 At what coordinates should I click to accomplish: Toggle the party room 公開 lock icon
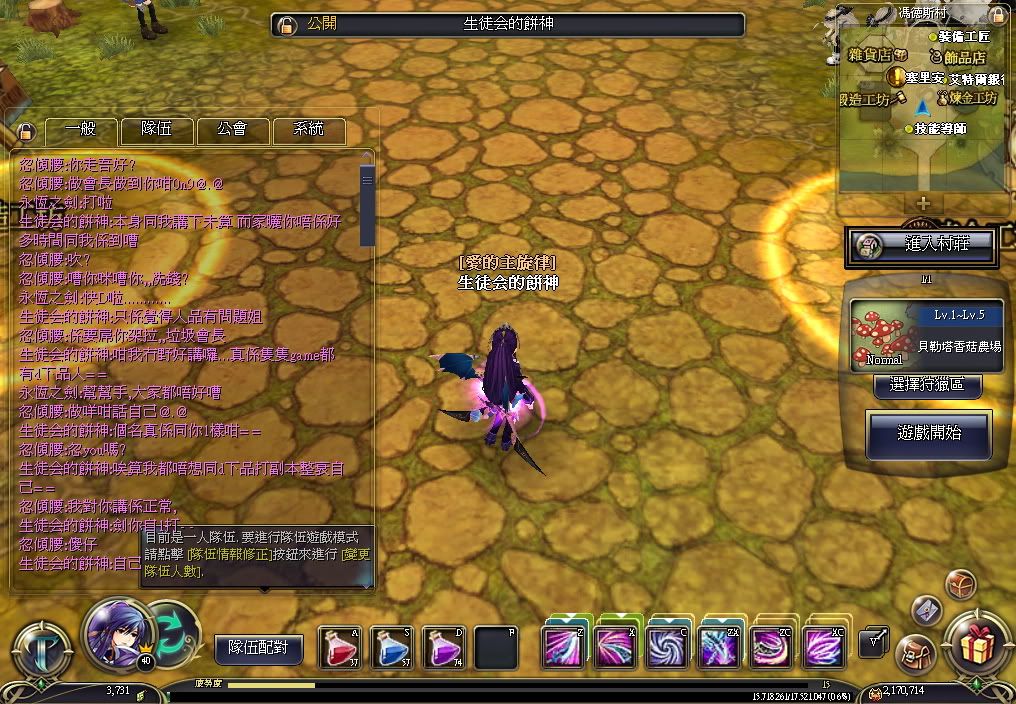286,25
